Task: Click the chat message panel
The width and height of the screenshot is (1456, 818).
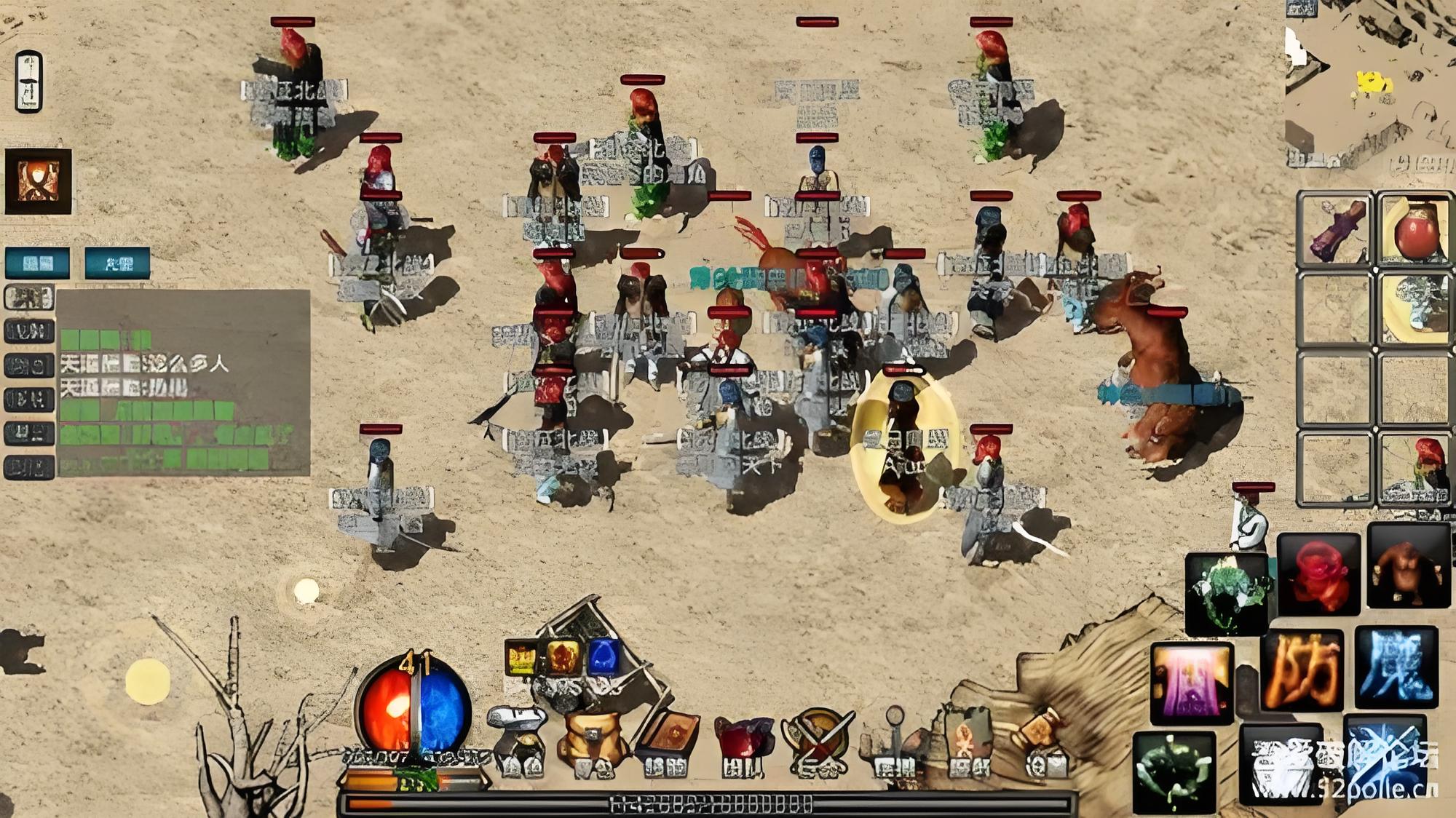Action: (183, 383)
